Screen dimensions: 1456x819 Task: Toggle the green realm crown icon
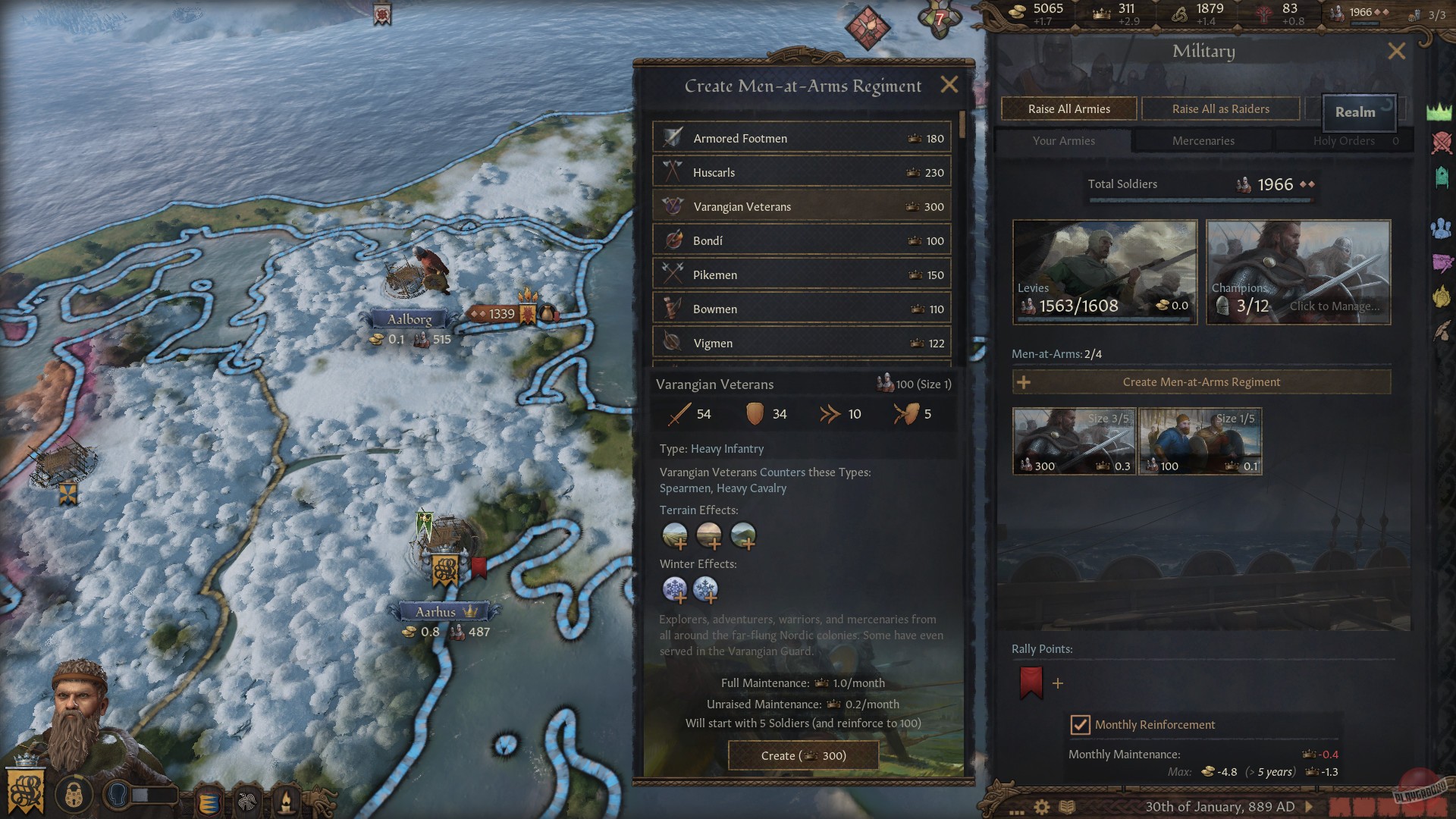[1439, 110]
